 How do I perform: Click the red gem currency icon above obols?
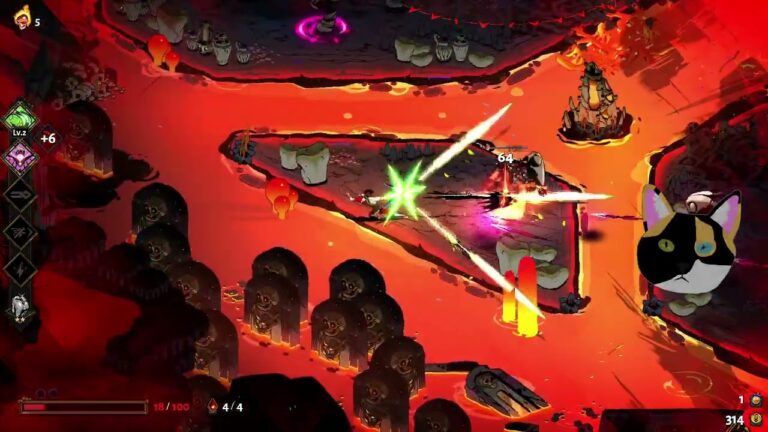tap(756, 400)
